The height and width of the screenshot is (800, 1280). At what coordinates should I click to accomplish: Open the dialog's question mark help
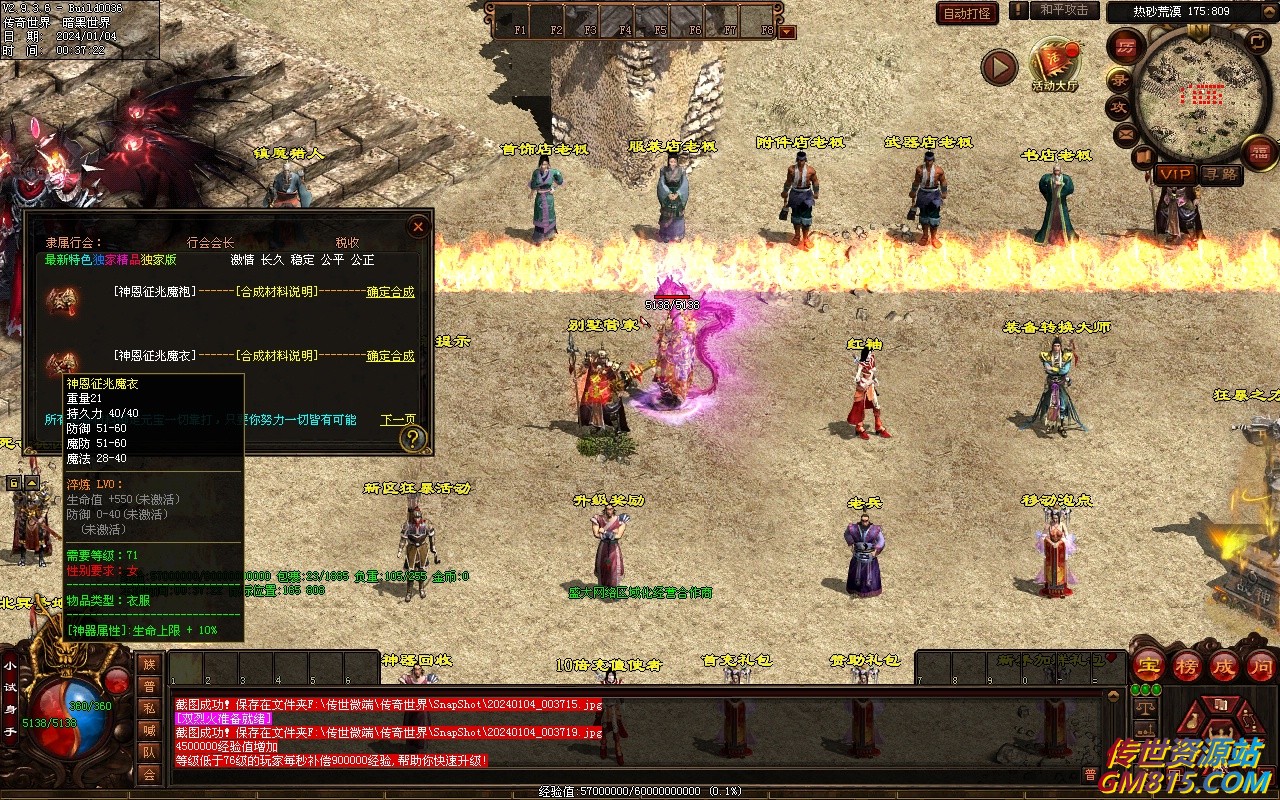[x=412, y=438]
